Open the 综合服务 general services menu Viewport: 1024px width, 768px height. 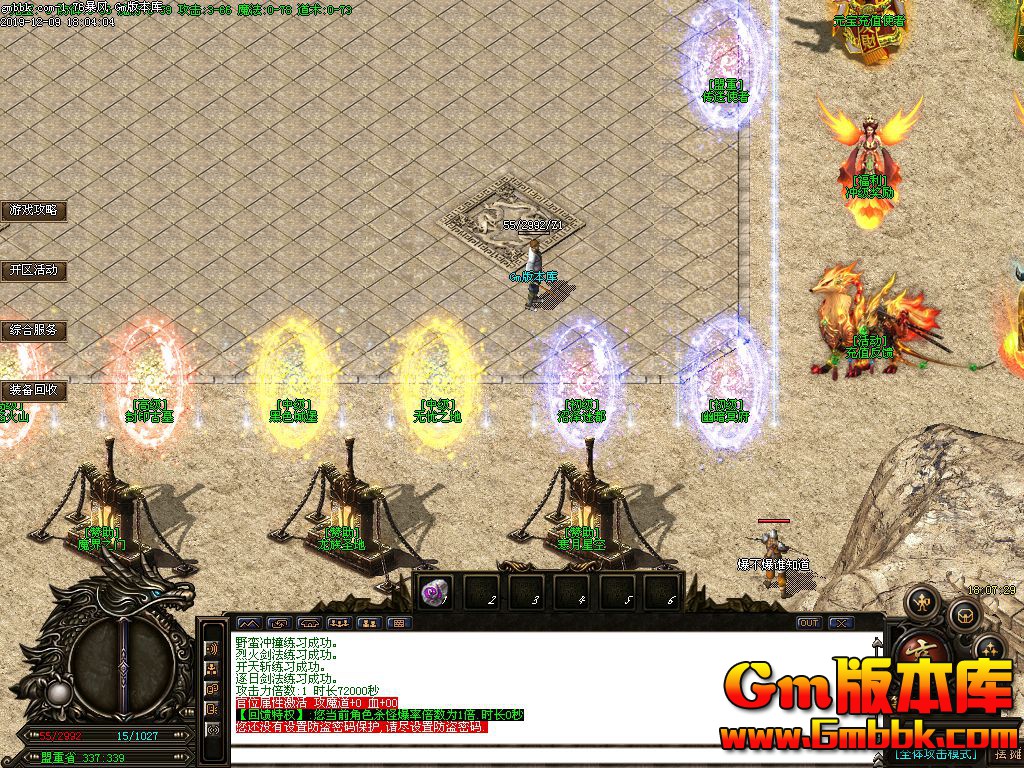click(x=33, y=330)
